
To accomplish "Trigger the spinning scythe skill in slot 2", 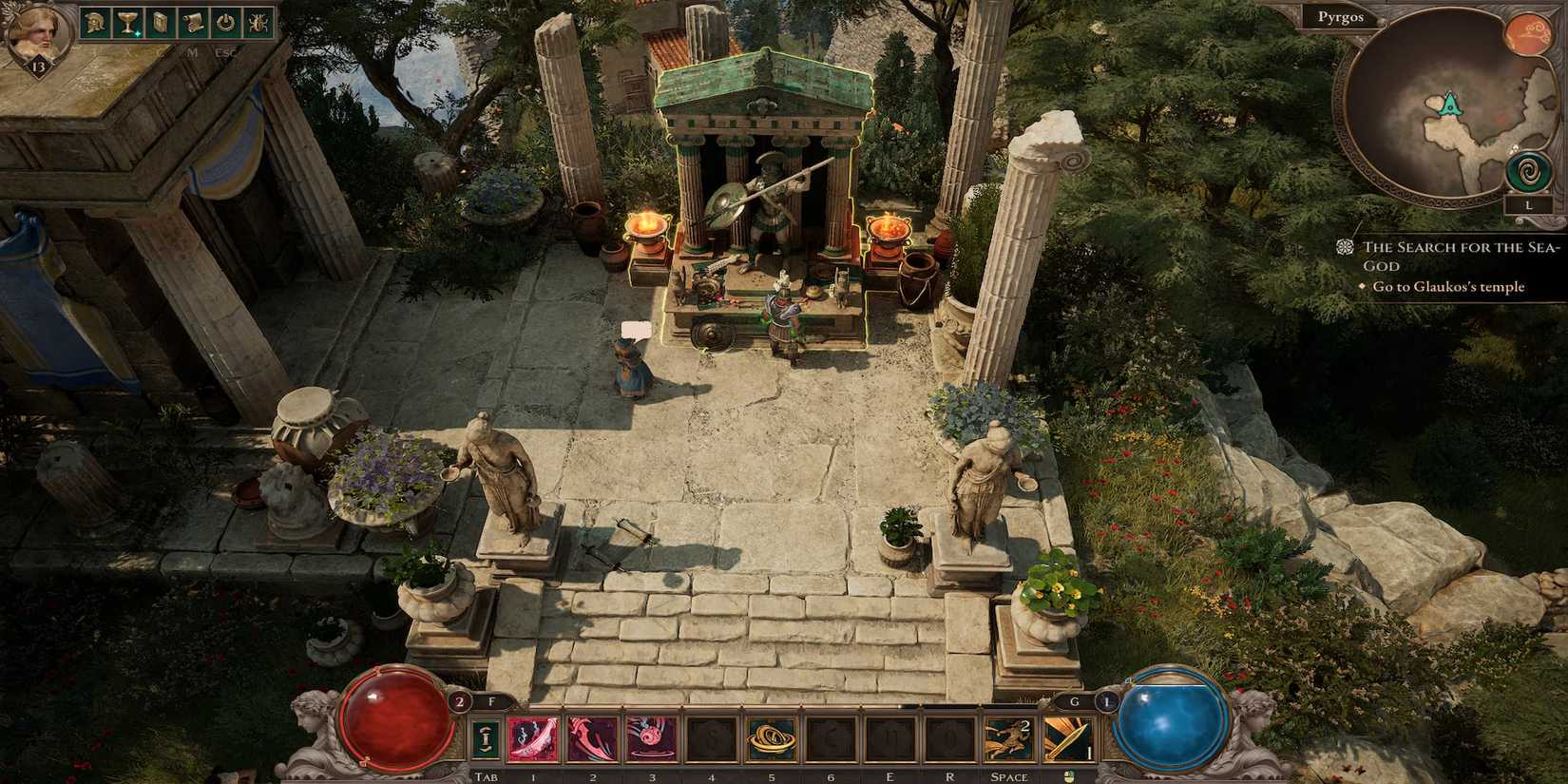I will [592, 739].
